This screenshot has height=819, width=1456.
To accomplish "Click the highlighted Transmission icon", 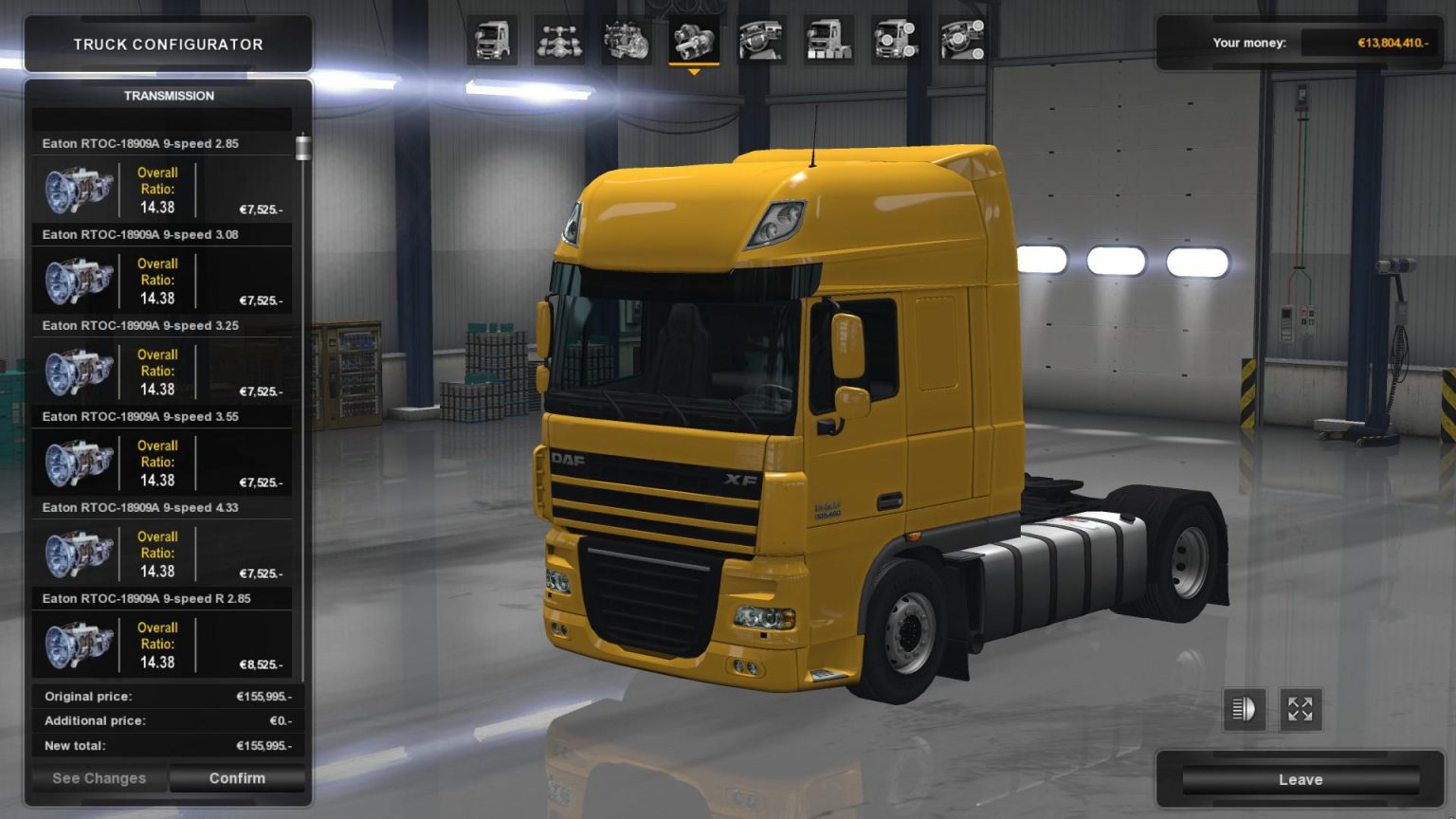I will (696, 42).
